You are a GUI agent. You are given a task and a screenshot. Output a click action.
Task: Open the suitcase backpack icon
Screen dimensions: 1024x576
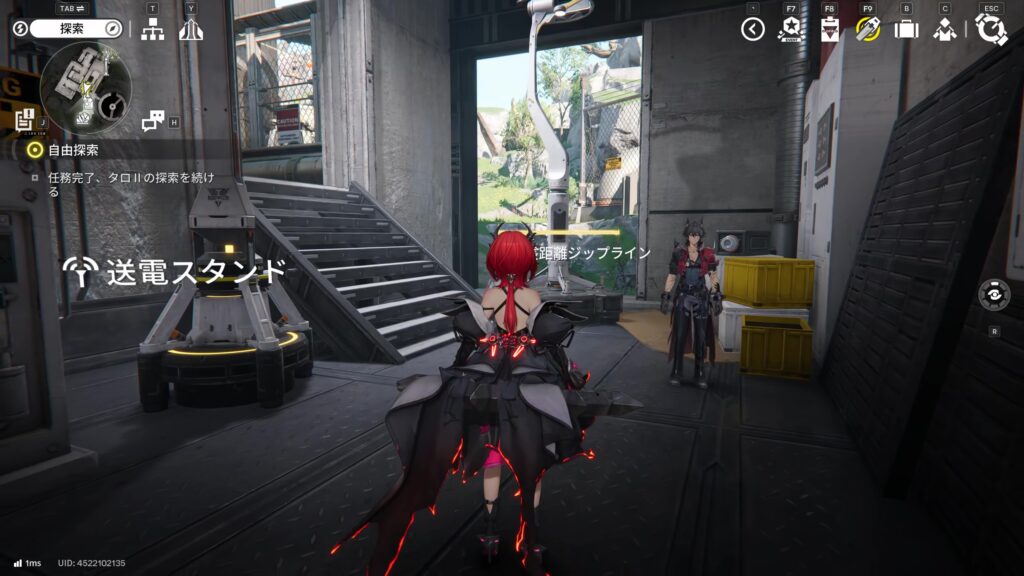tap(906, 29)
